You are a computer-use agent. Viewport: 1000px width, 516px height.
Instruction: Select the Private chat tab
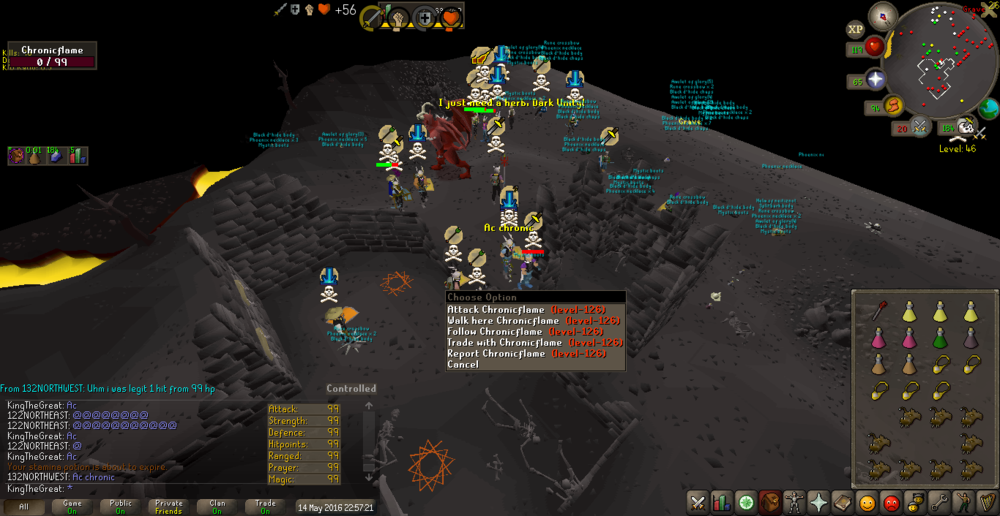(x=169, y=507)
